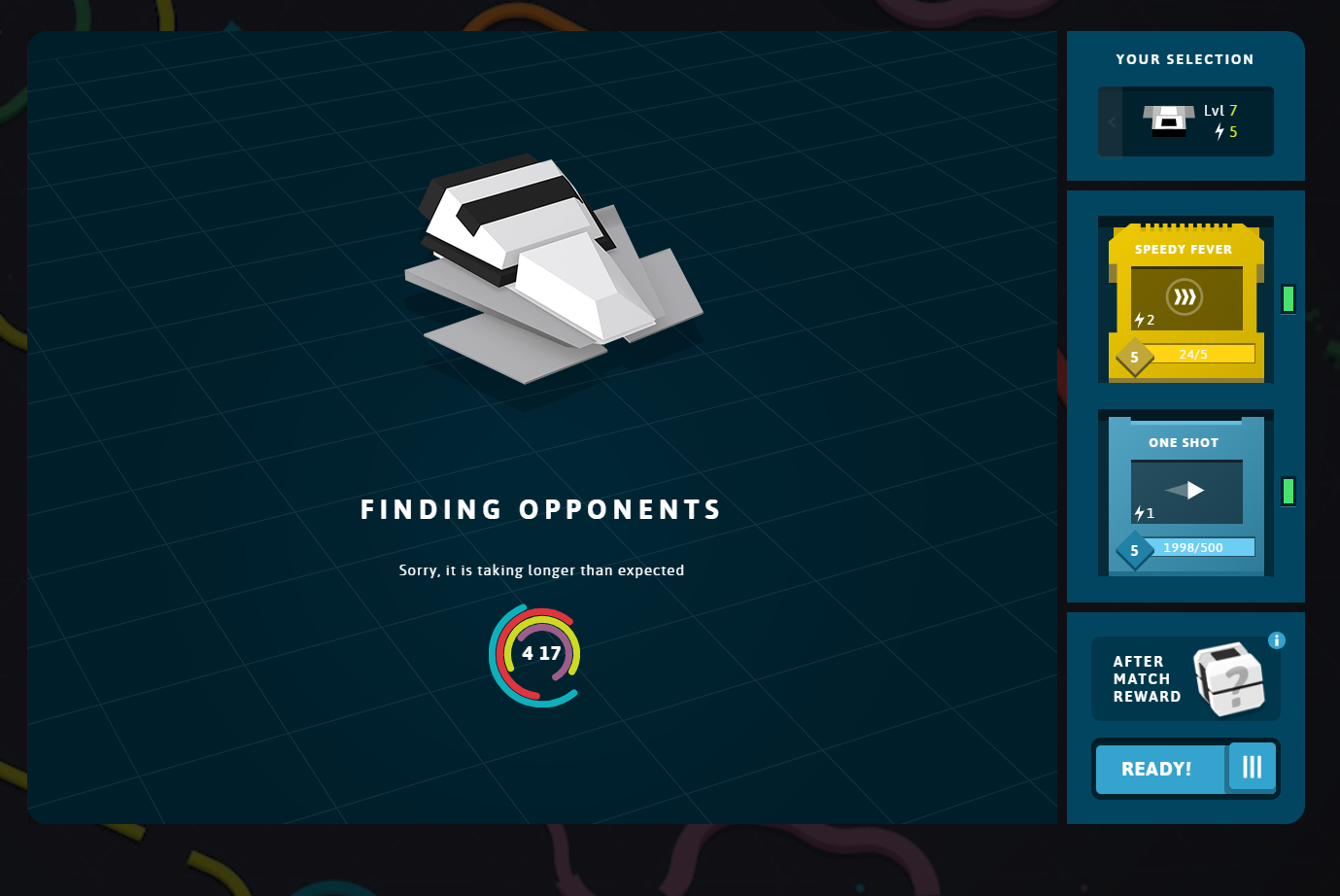Screen dimensions: 1340x896
Task: Tap the striped icon on the READY button
Action: tap(1252, 768)
